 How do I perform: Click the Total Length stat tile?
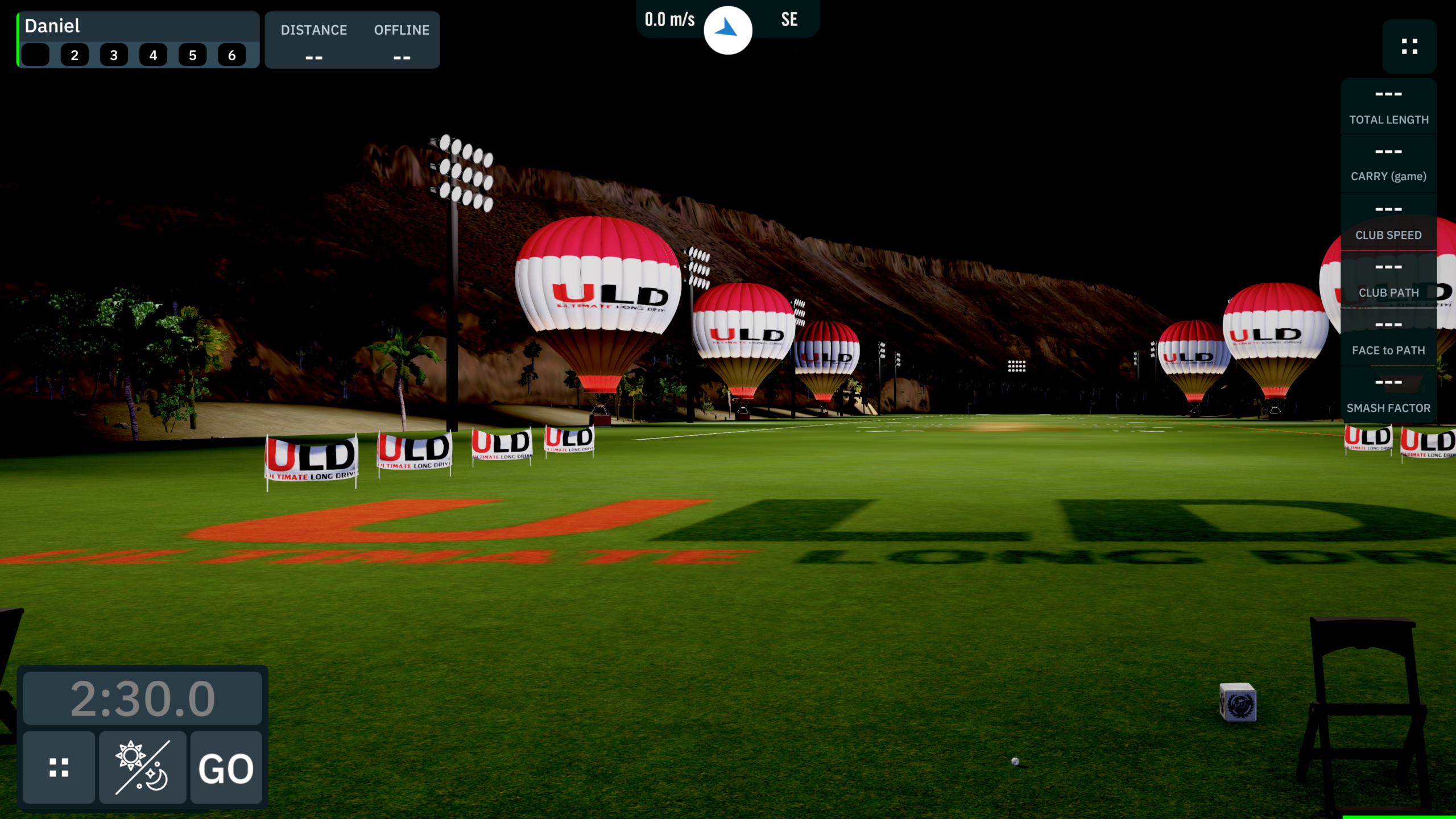point(1388,107)
